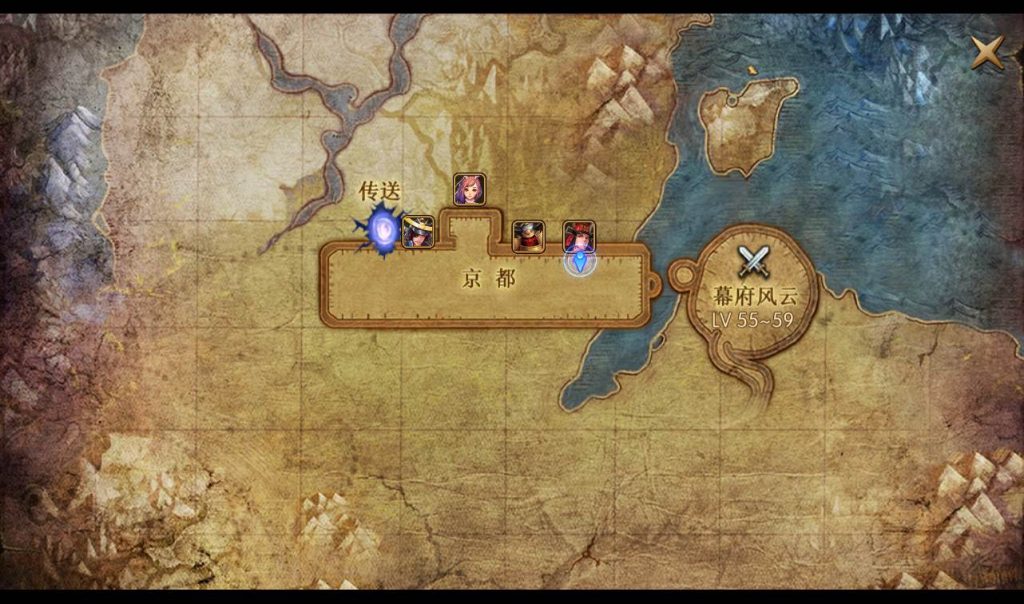Select the purple-haired girl NPC portrait
Viewport: 1024px width, 604px height.
(469, 190)
